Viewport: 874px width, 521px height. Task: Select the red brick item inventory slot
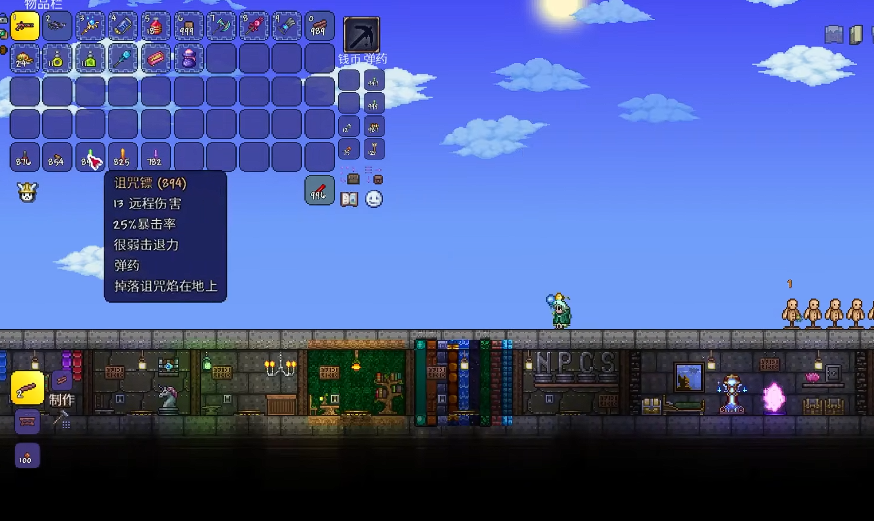[155, 59]
